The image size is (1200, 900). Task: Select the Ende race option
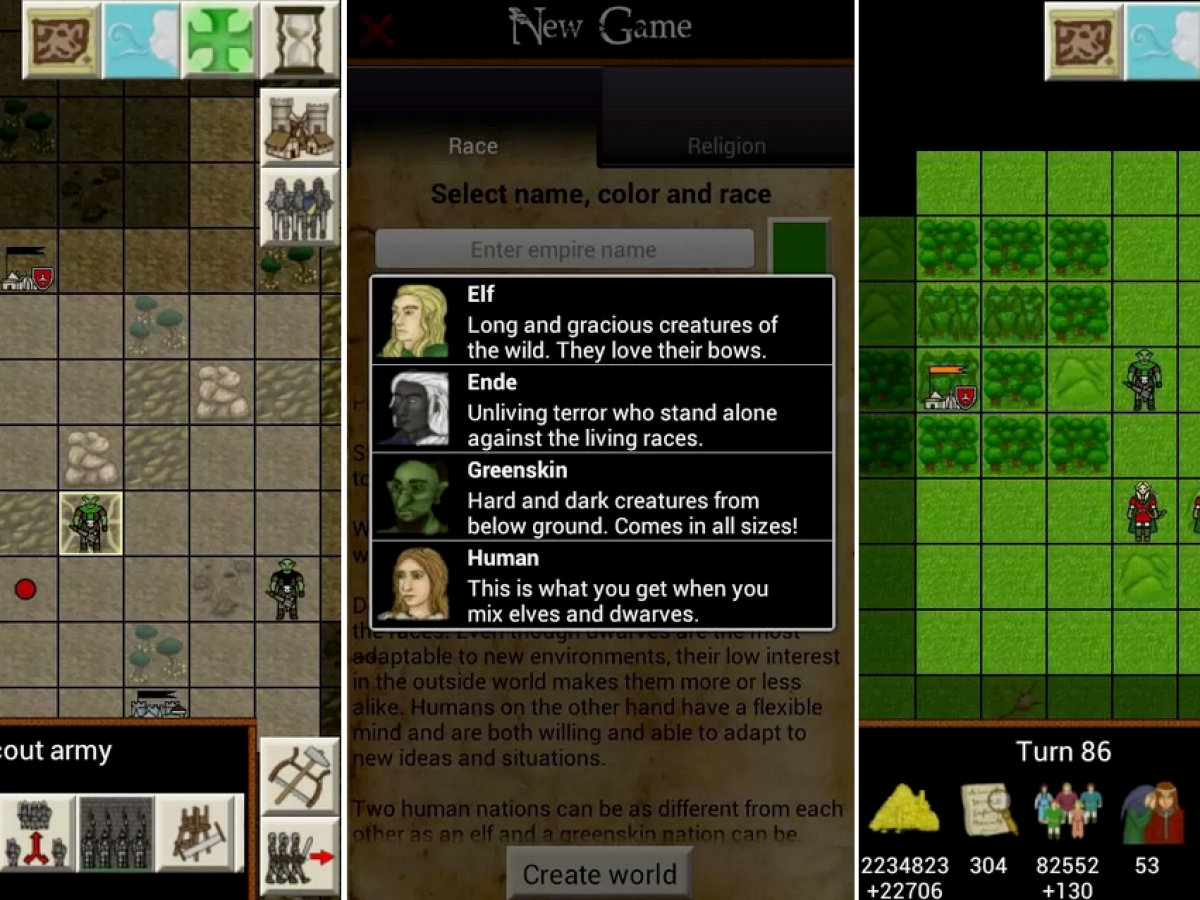602,409
